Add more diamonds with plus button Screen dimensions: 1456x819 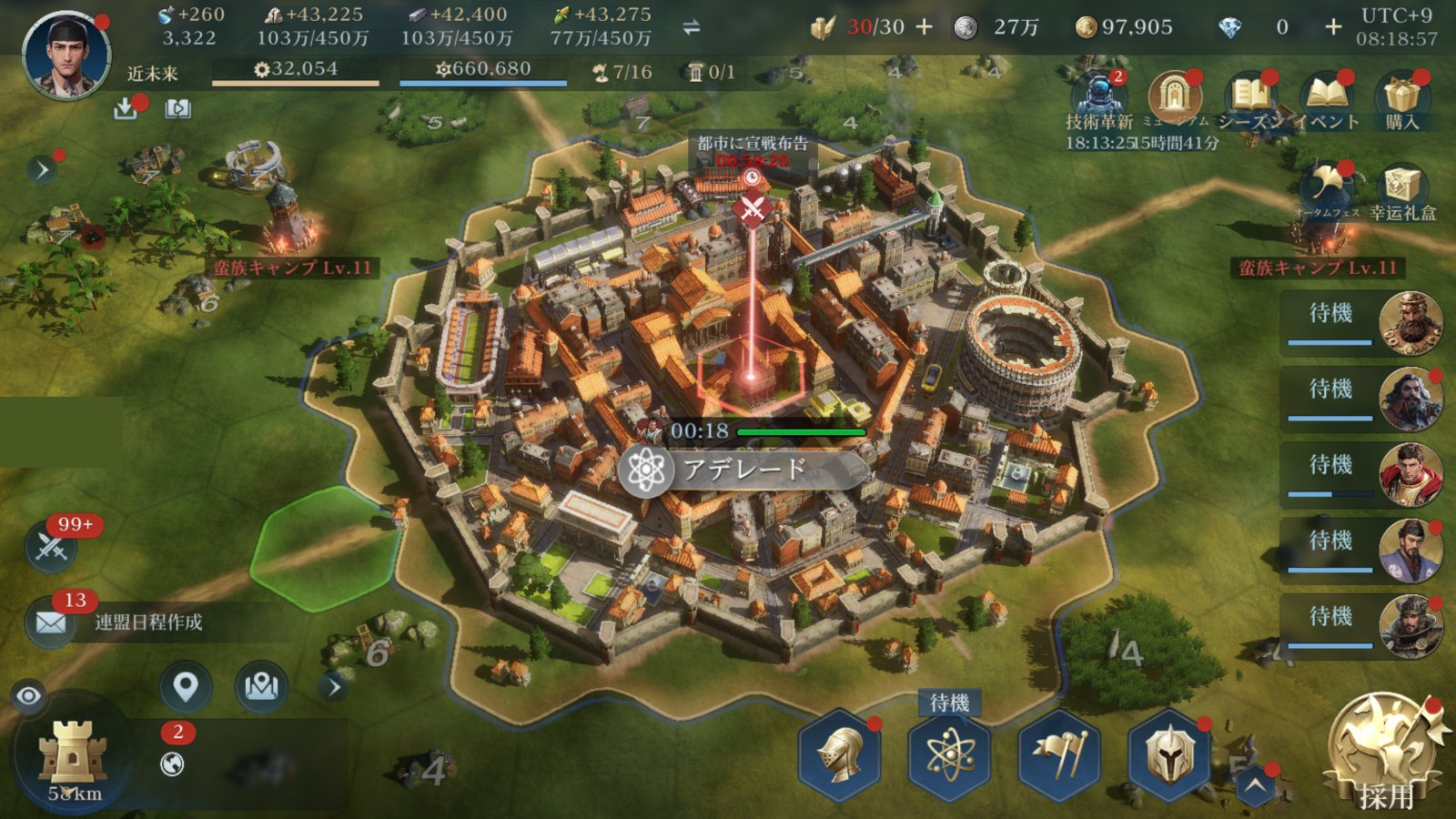1333,27
